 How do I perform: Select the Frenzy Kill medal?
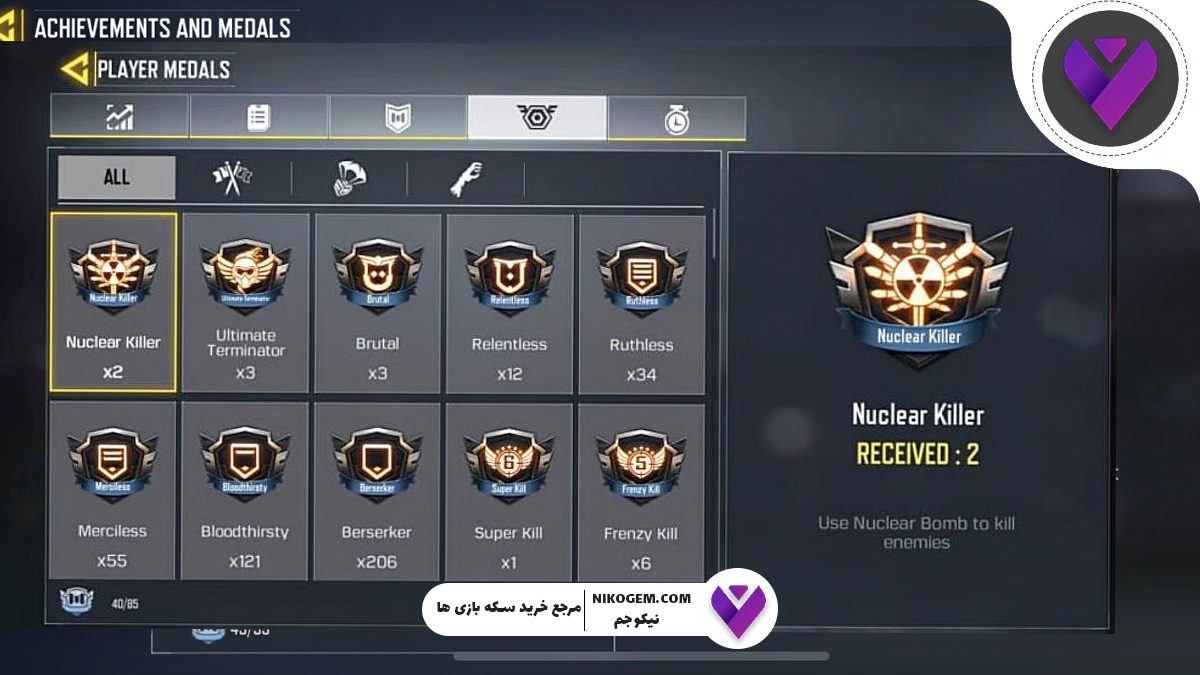point(641,490)
